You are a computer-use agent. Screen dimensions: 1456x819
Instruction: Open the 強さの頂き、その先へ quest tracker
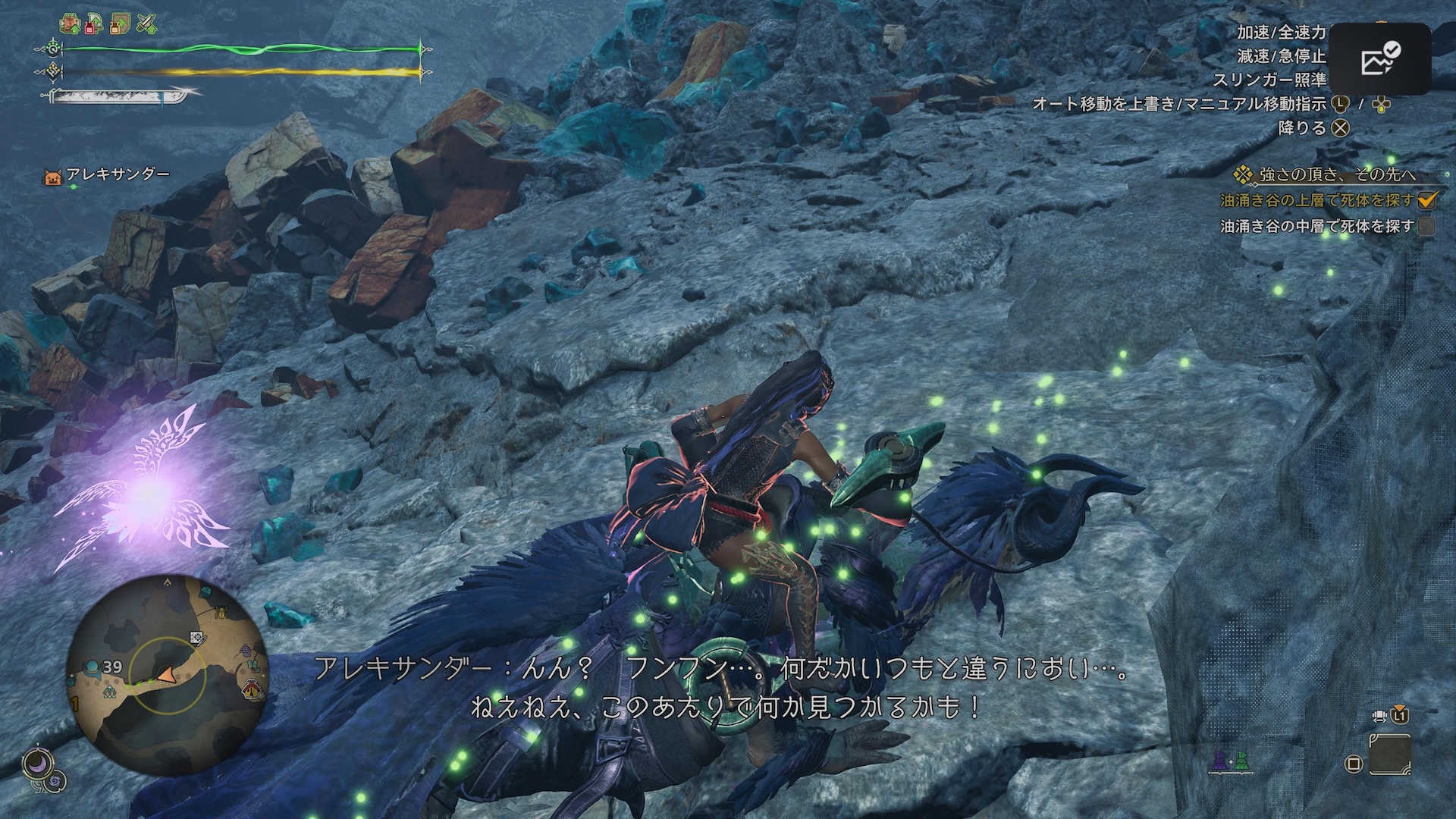tap(1336, 175)
